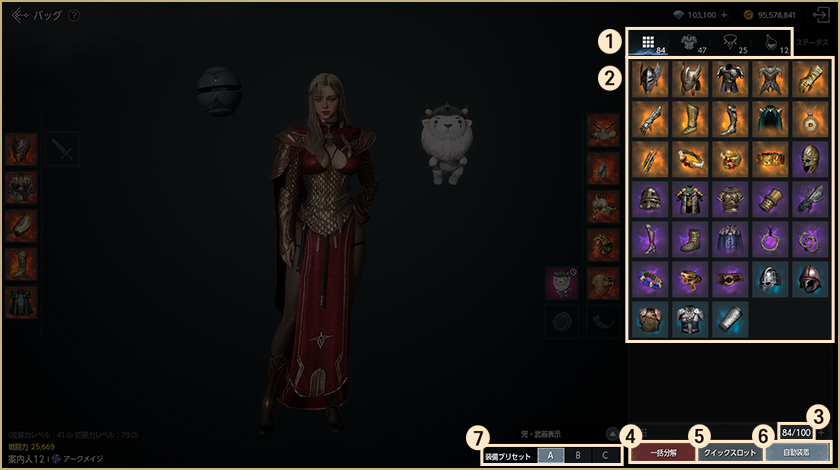
Task: Switch to the potion consumables tab
Action: click(770, 43)
